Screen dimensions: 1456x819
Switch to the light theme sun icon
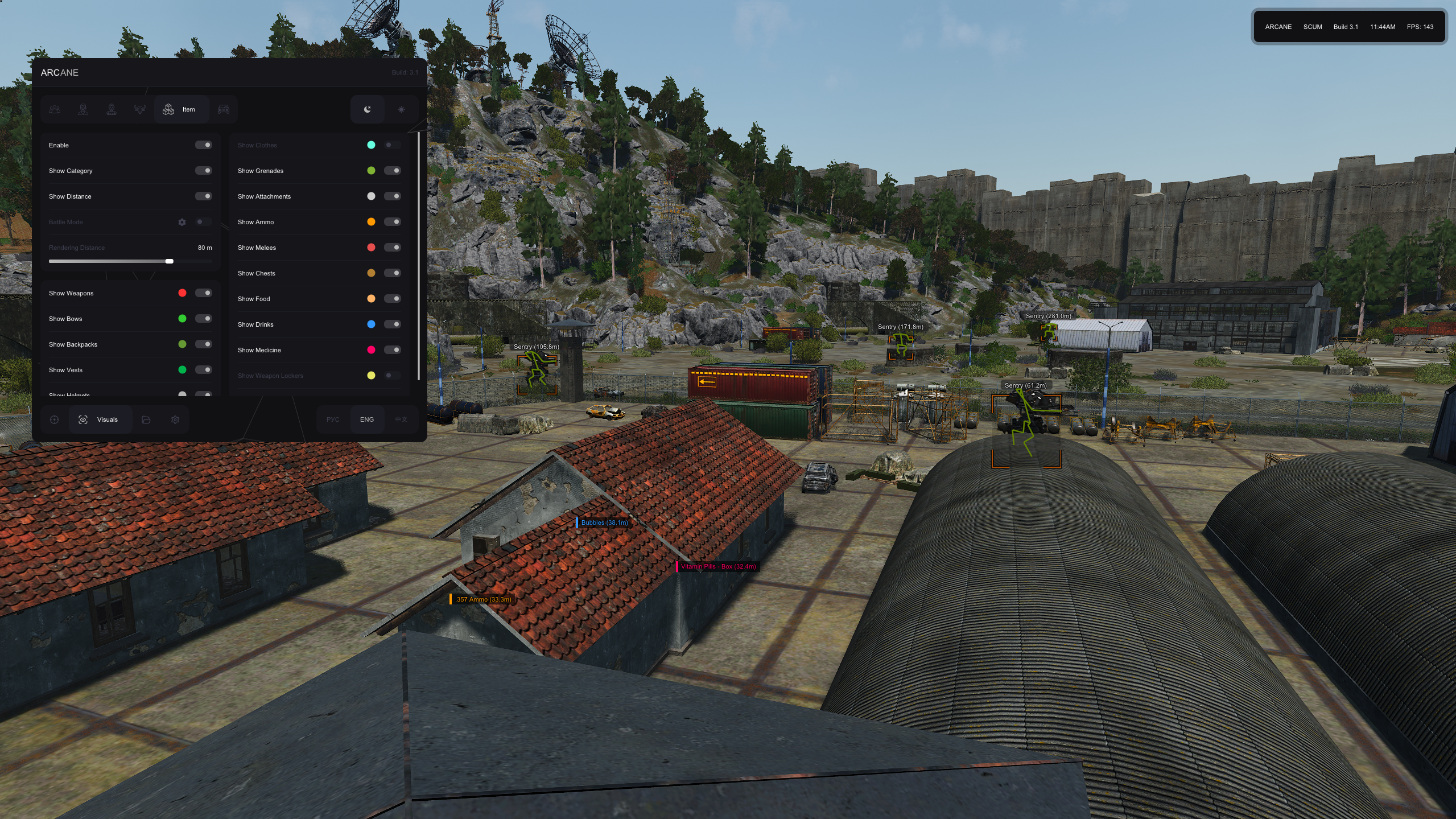[401, 109]
